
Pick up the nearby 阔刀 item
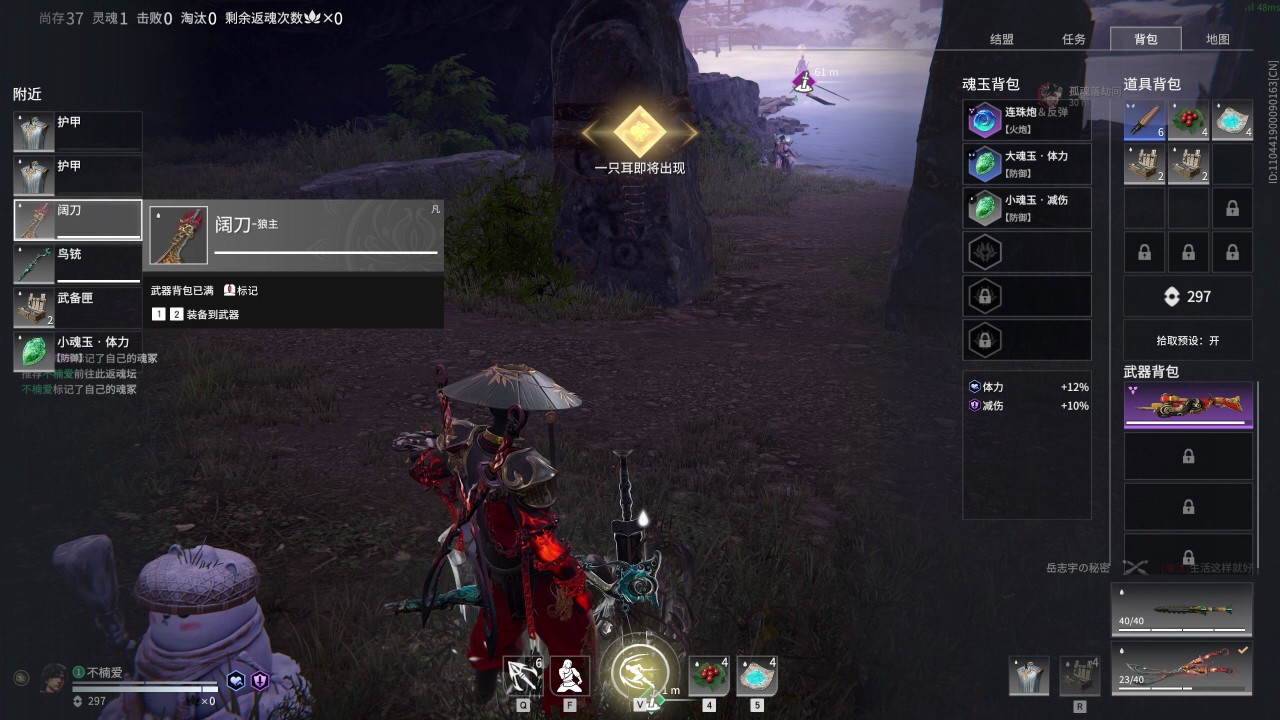(78, 220)
